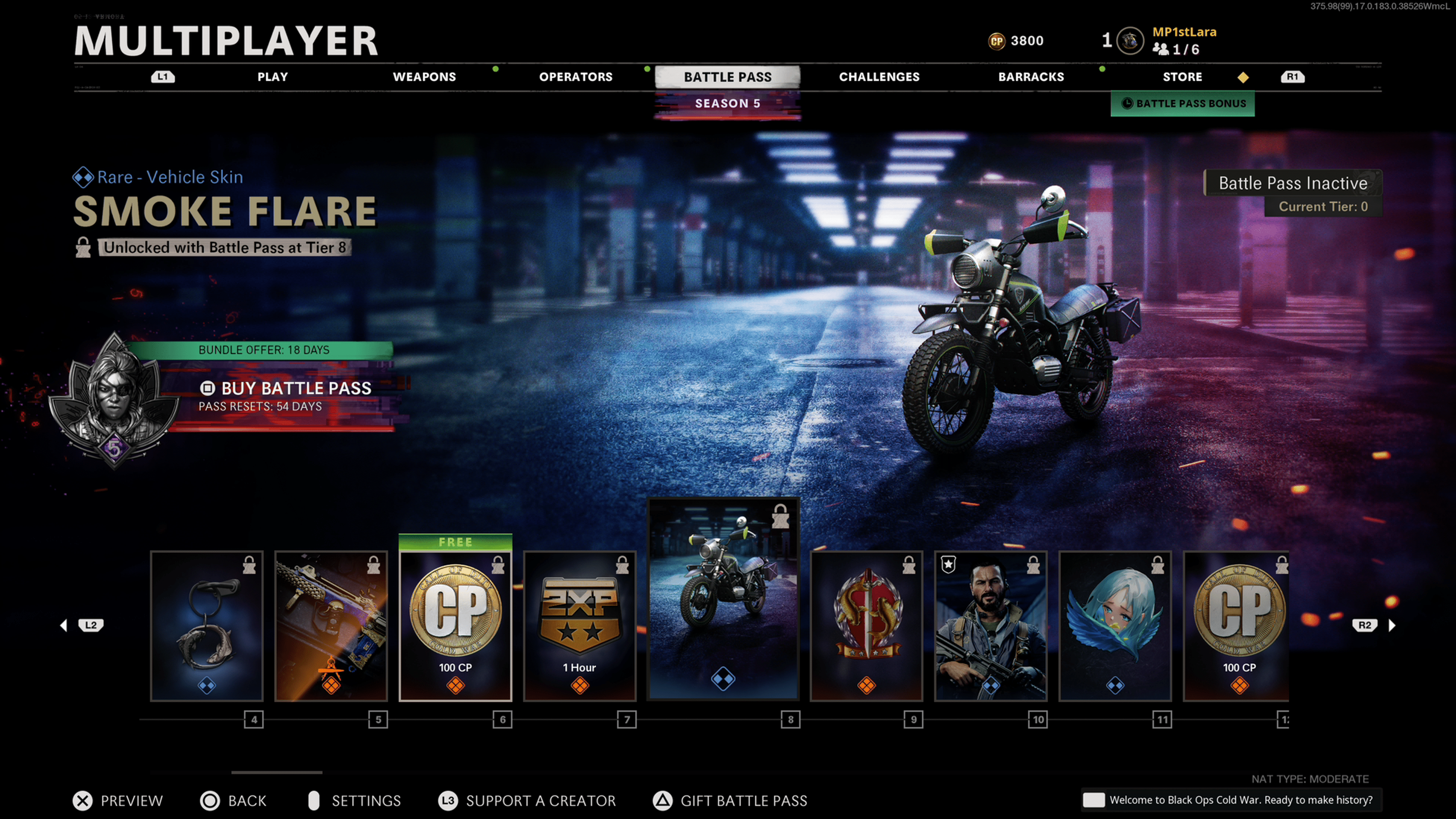Switch to the Play tab
This screenshot has height=819, width=1456.
click(x=273, y=77)
